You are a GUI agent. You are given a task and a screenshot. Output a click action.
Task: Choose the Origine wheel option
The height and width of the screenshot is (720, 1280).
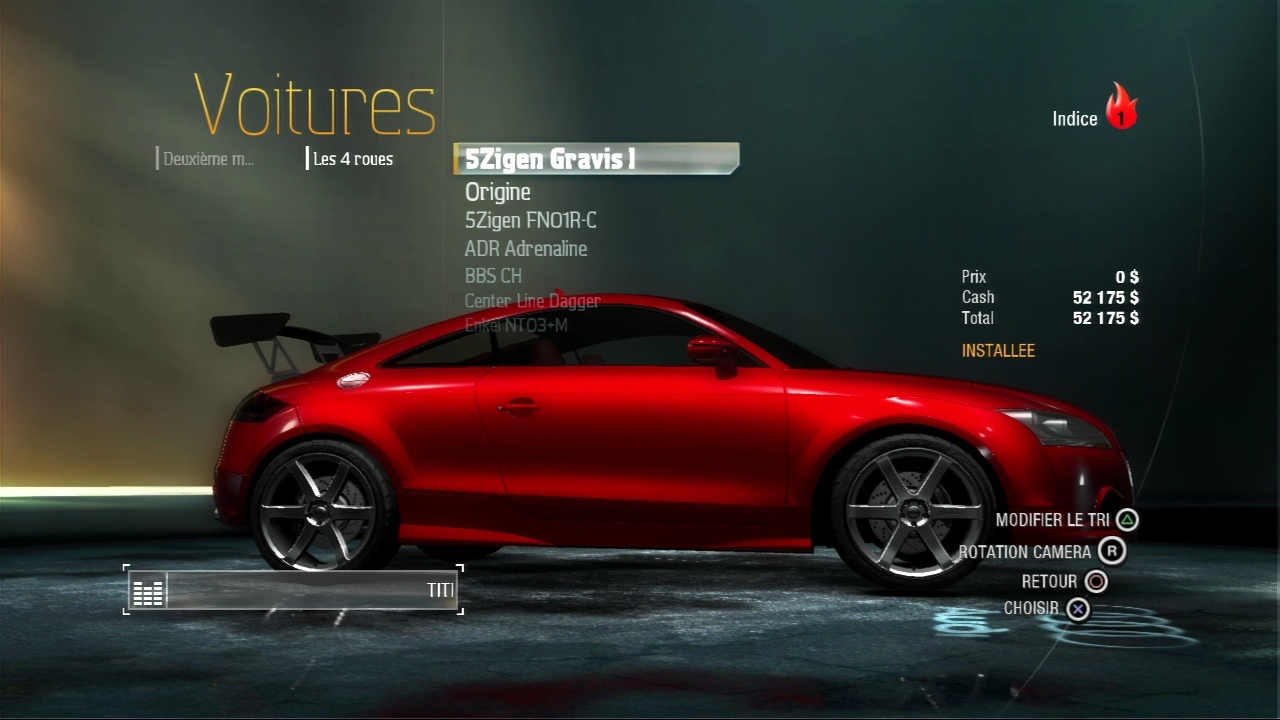(x=498, y=192)
